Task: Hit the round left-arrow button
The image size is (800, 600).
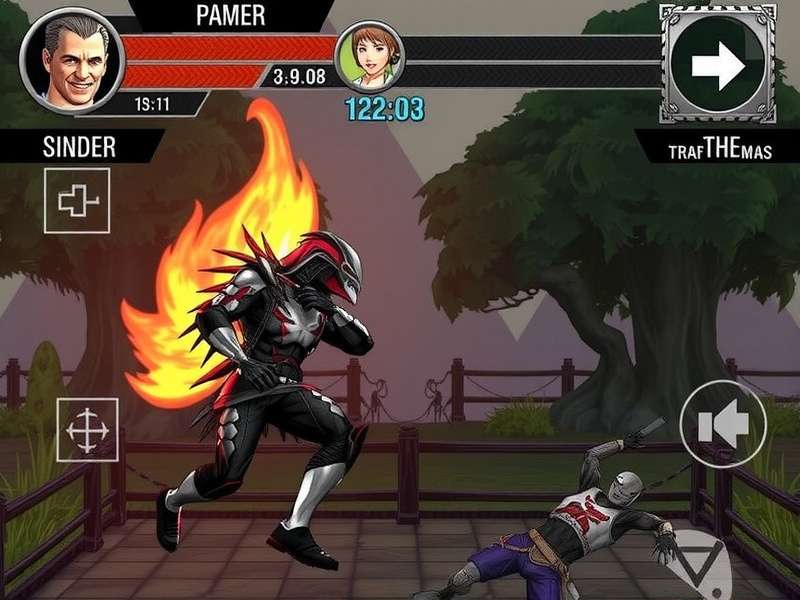Action: pyautogui.click(x=723, y=424)
